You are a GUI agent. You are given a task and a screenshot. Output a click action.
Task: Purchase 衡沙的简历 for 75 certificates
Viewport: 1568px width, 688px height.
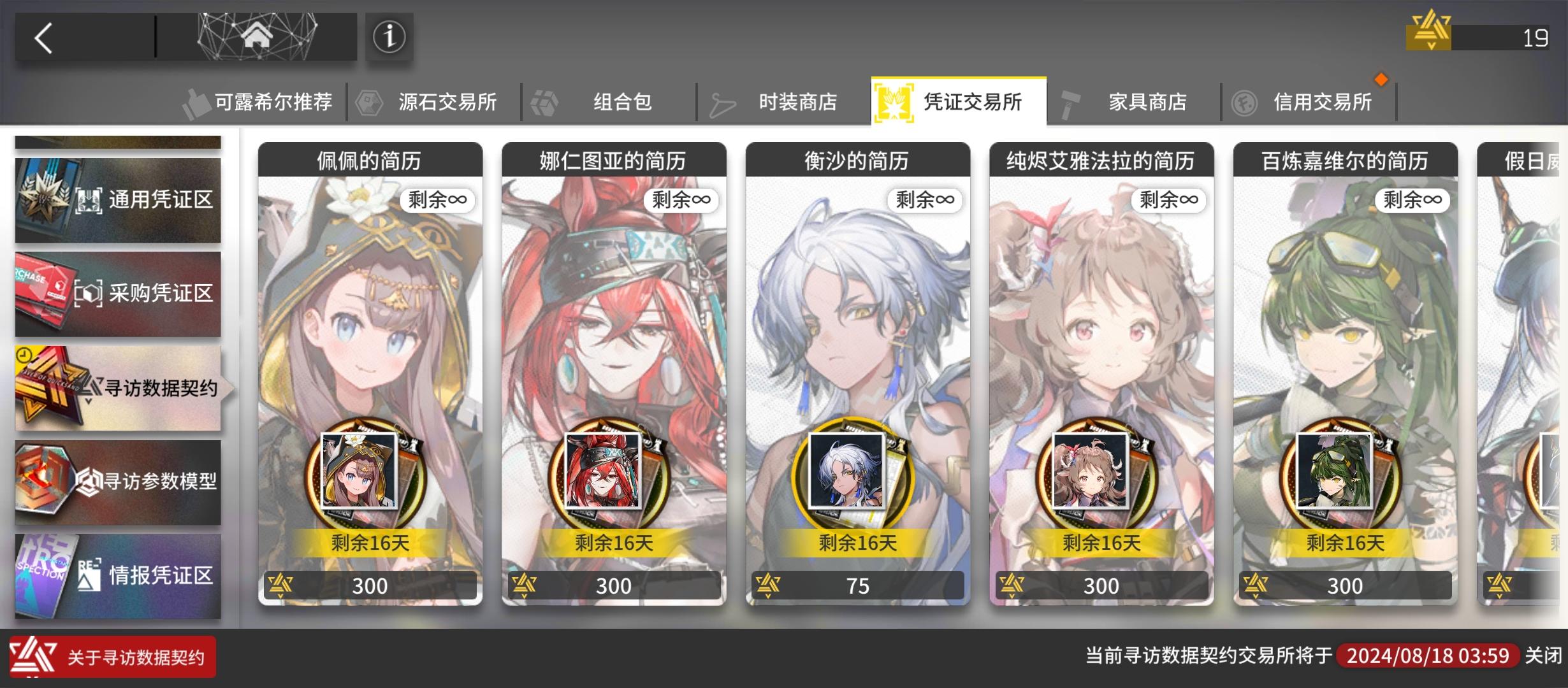click(857, 585)
